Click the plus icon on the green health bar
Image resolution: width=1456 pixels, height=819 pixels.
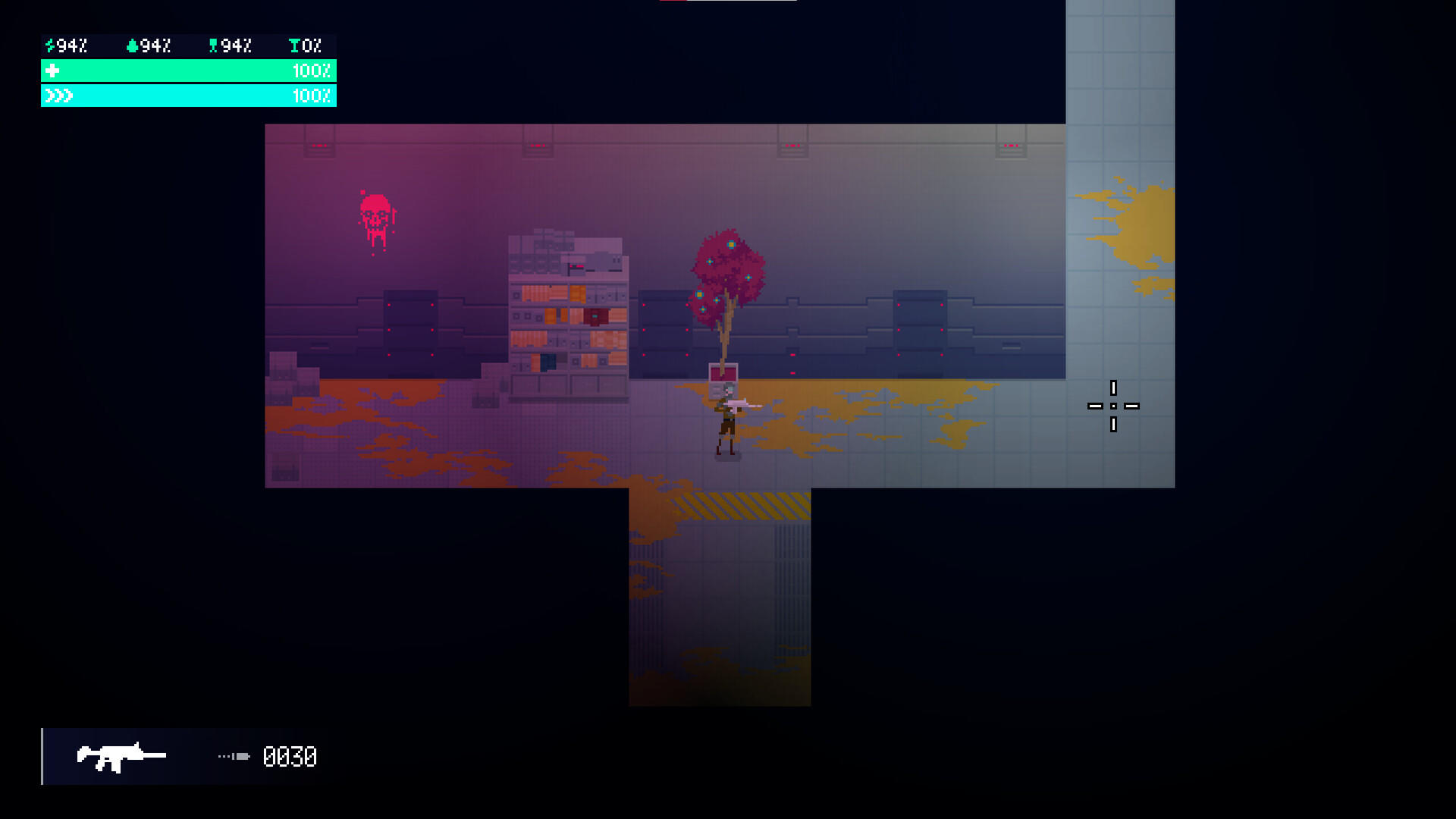pyautogui.click(x=52, y=71)
